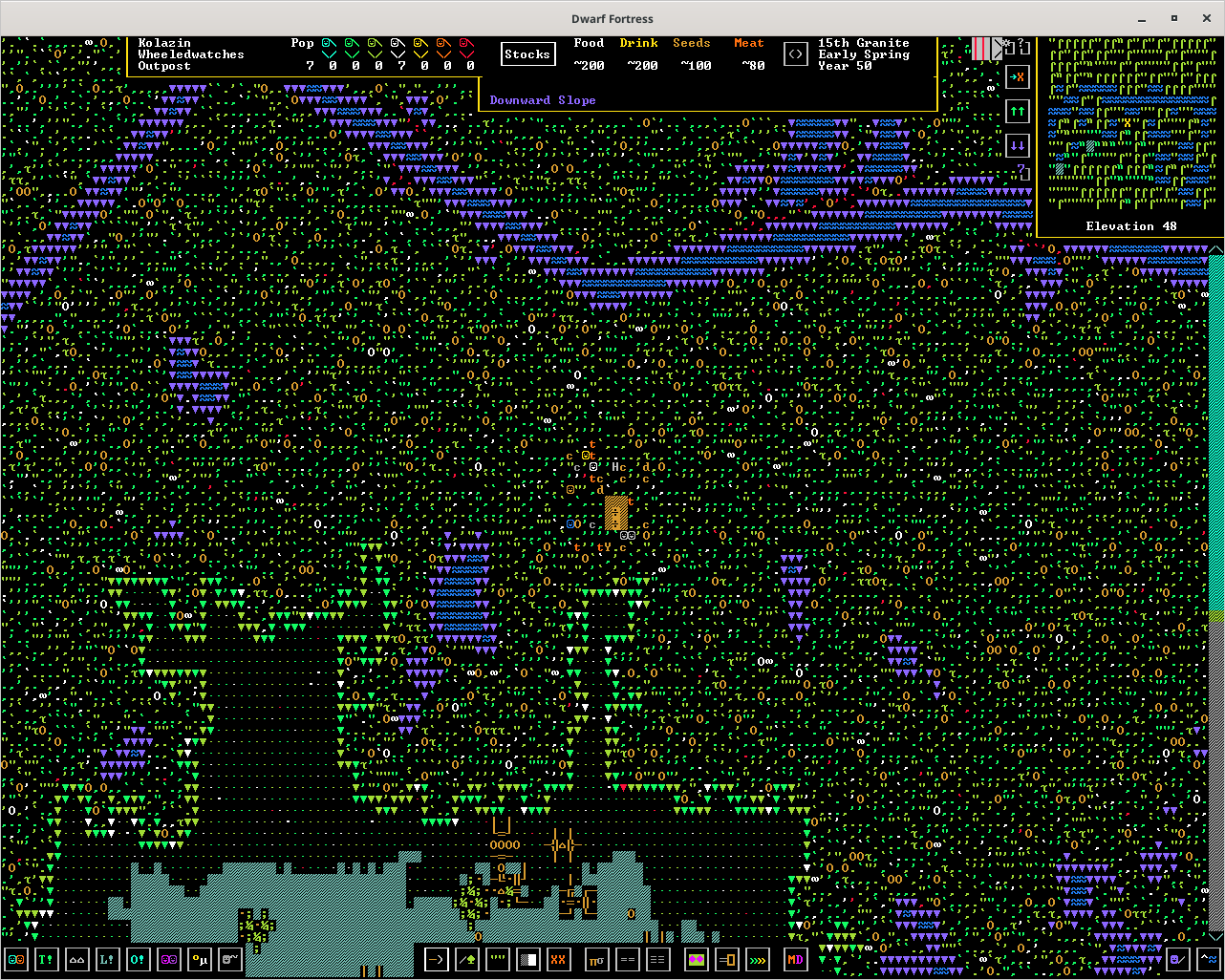
Task: Open the tasks 'T!' toolbar button
Action: [47, 959]
